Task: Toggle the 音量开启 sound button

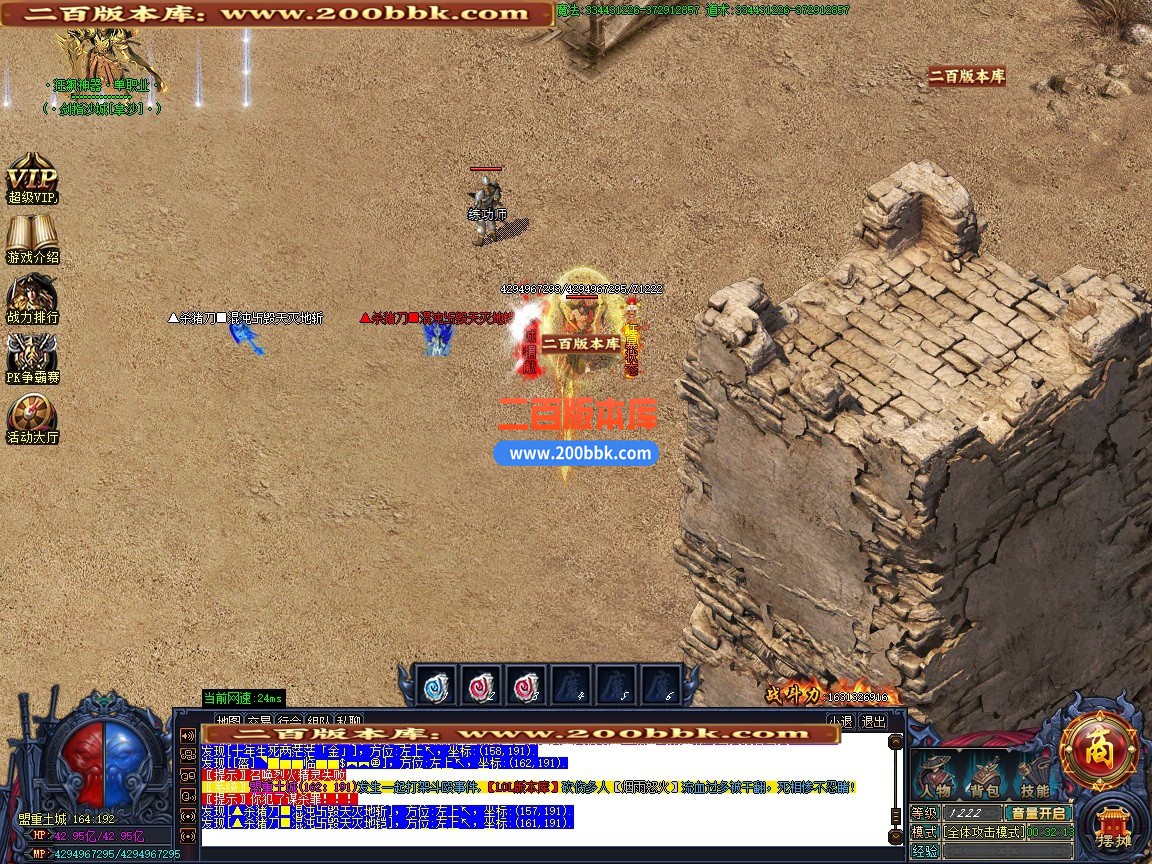Action: pos(1039,813)
